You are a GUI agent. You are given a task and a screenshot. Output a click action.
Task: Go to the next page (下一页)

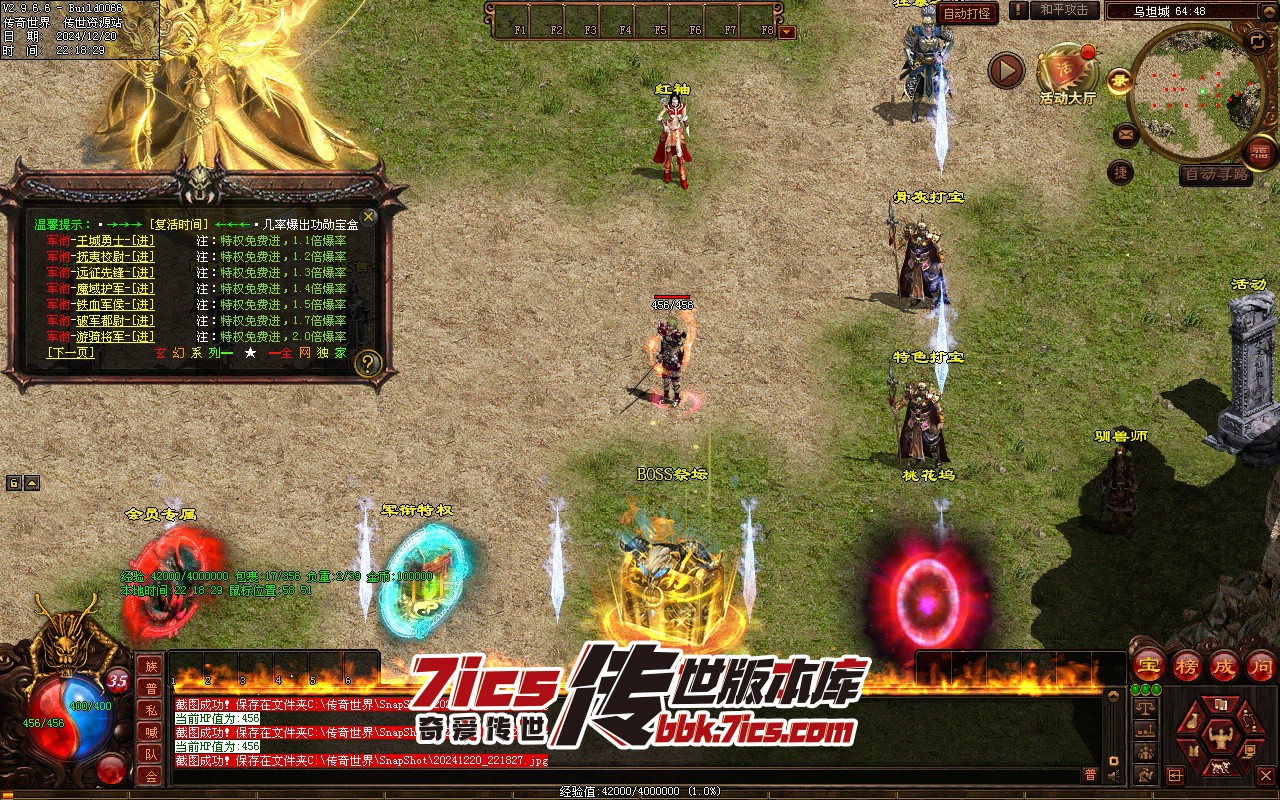(x=70, y=353)
